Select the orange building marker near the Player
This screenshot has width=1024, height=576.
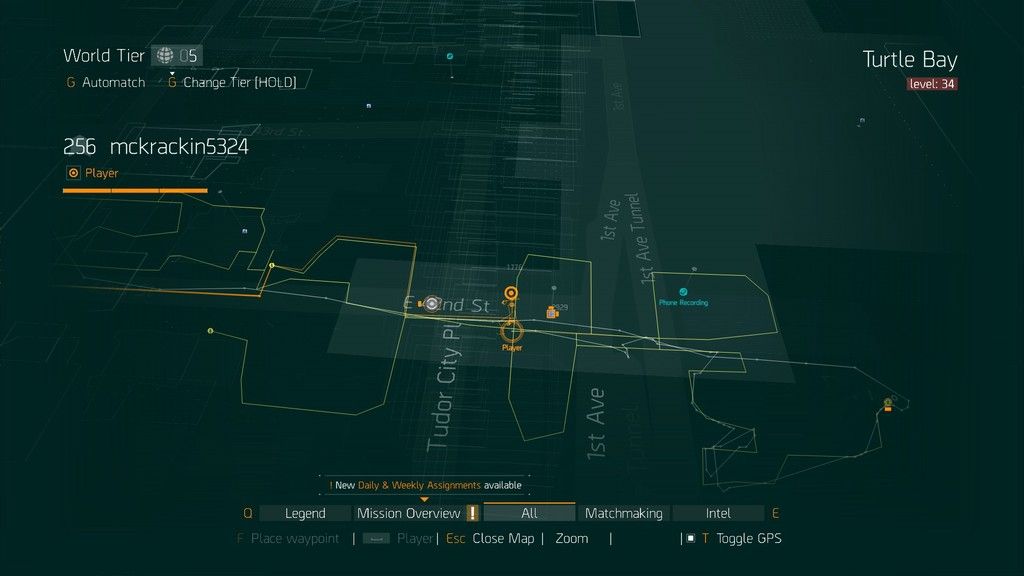point(552,312)
